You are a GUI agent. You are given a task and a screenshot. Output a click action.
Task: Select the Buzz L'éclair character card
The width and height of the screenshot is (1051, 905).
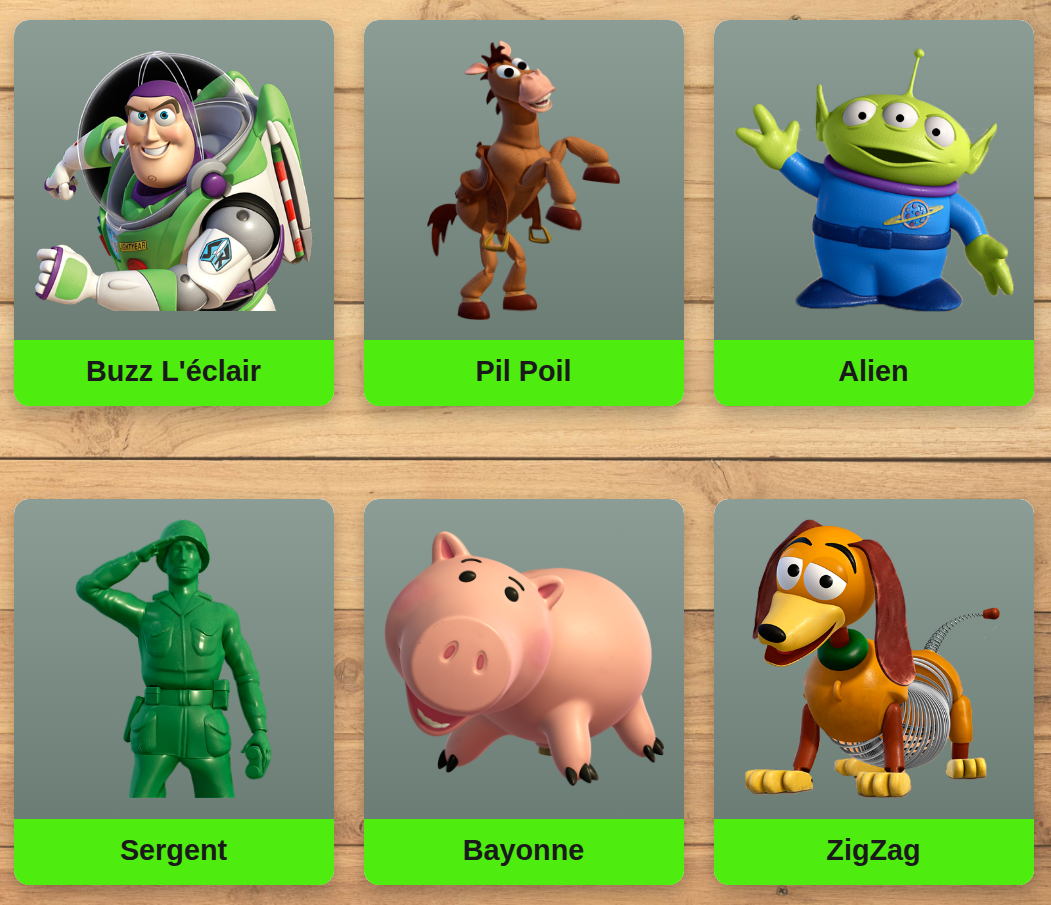173,212
